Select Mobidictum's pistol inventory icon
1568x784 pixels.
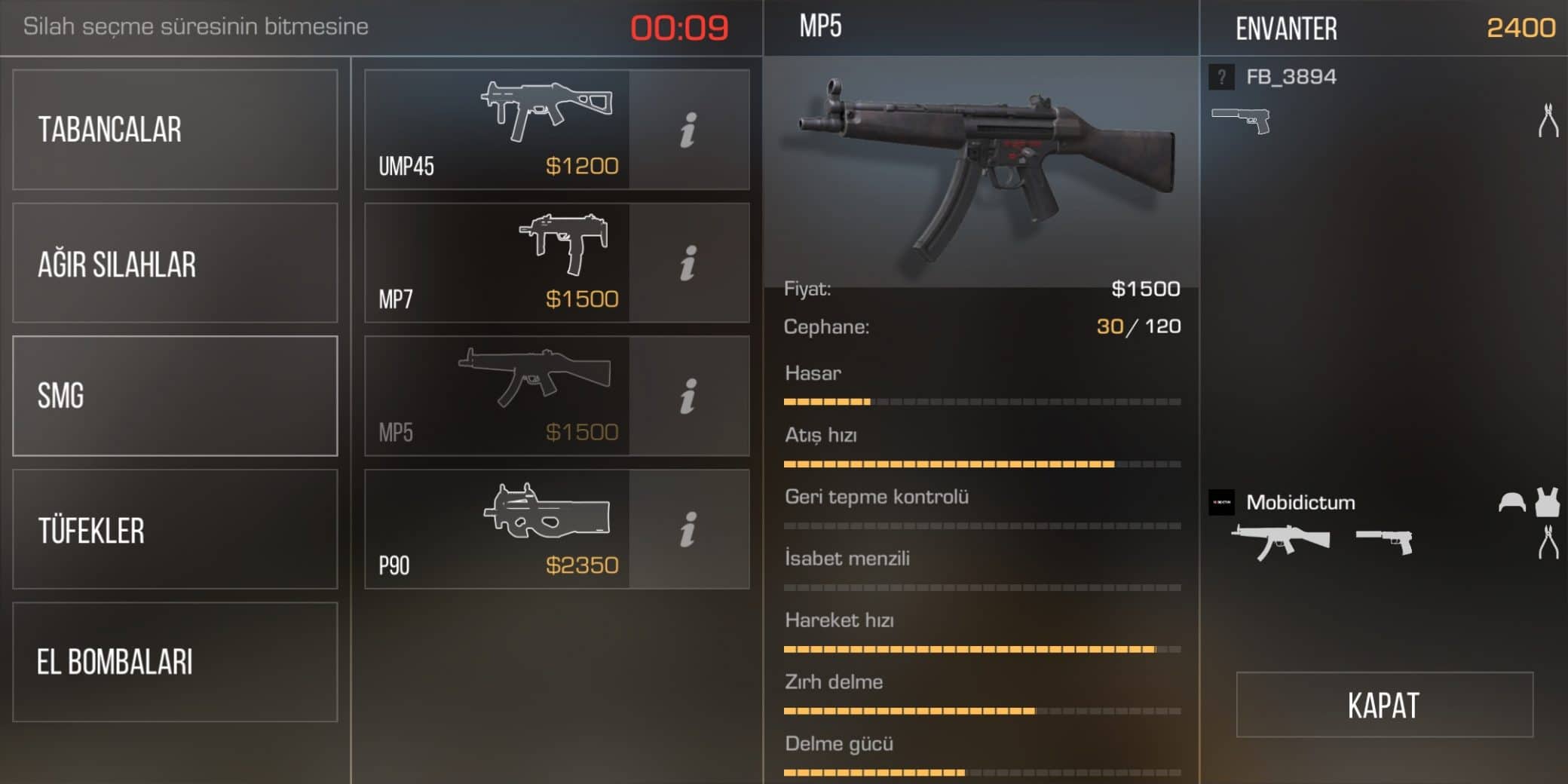tap(1384, 541)
